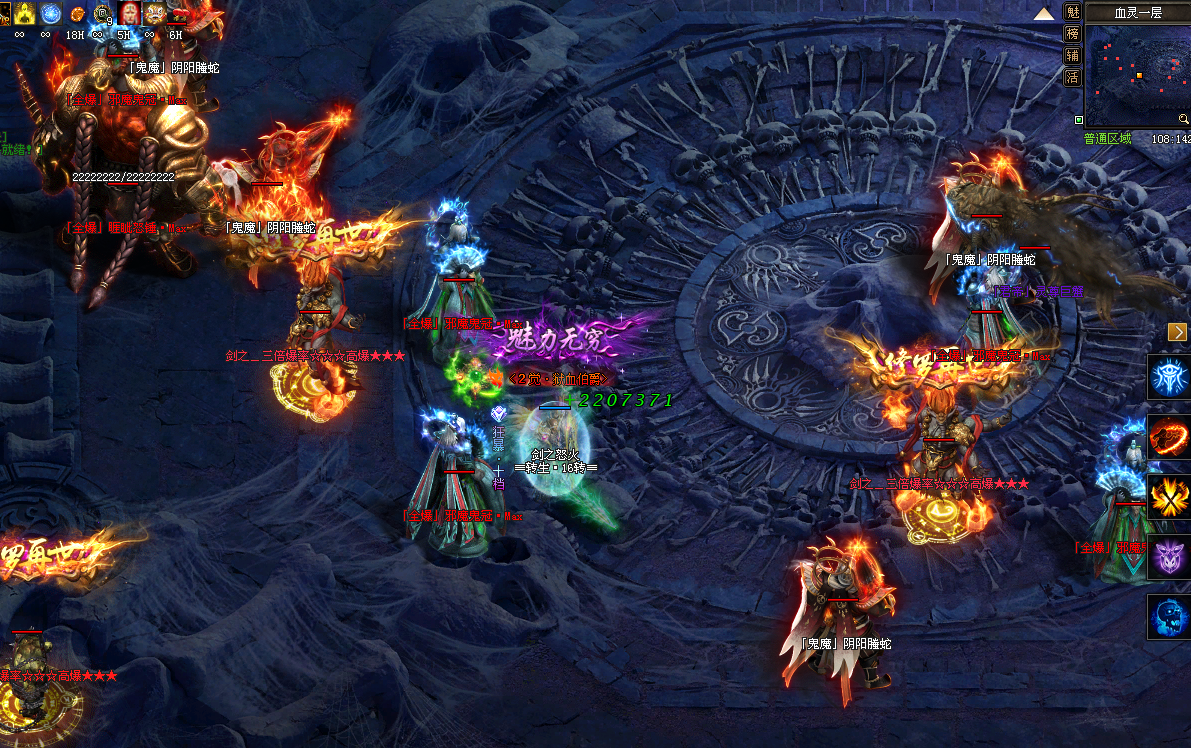Viewport: 1191px width, 748px height.
Task: Click the green ring buff showing 9
Action: pos(101,13)
